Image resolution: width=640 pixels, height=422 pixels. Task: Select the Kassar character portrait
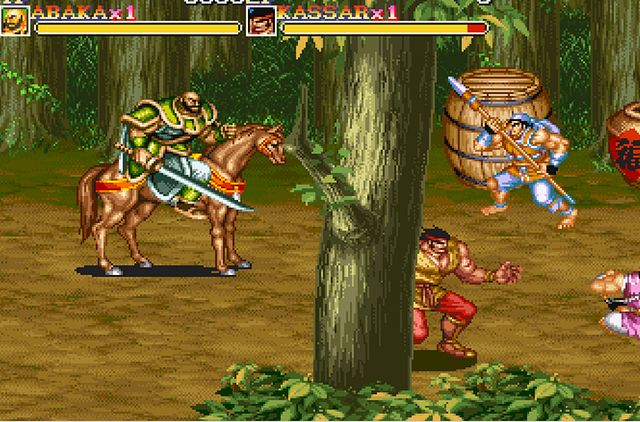click(x=261, y=20)
